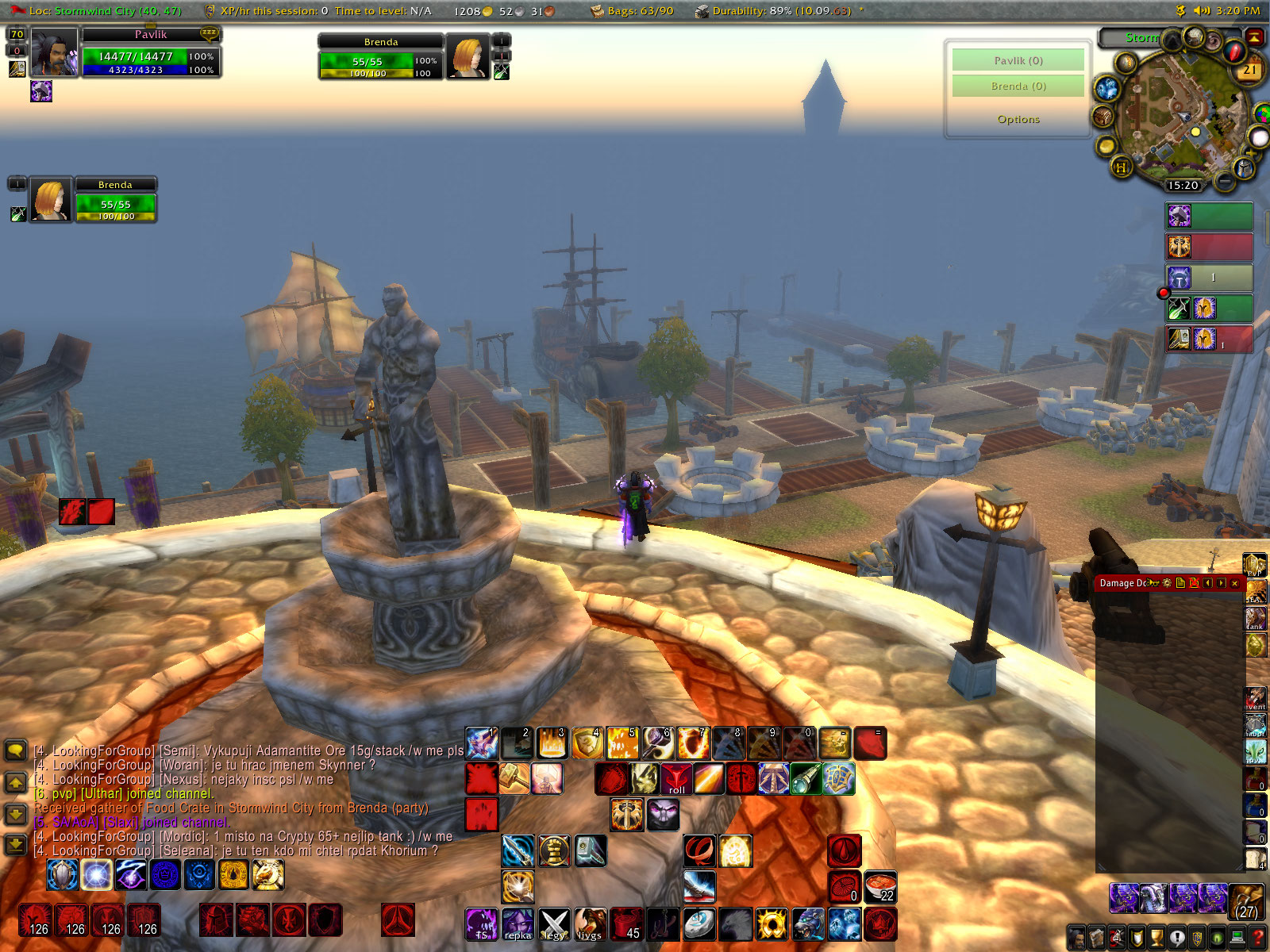1270x952 pixels.
Task: Open the Options entry in loot panel
Action: click(x=1018, y=119)
